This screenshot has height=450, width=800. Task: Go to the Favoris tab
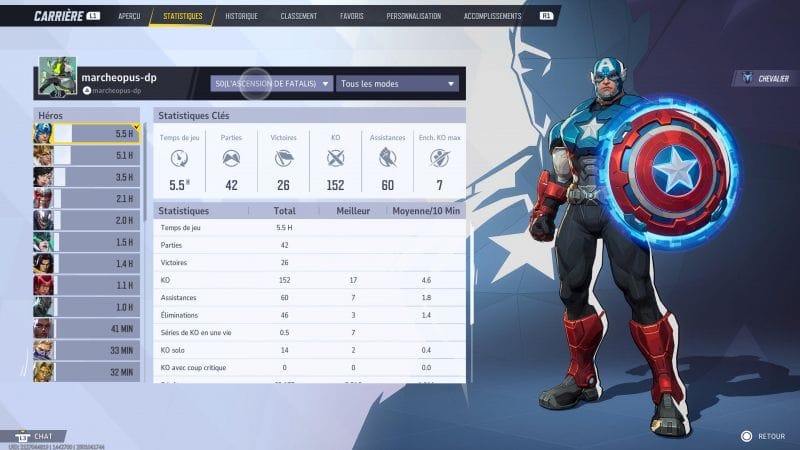click(351, 16)
